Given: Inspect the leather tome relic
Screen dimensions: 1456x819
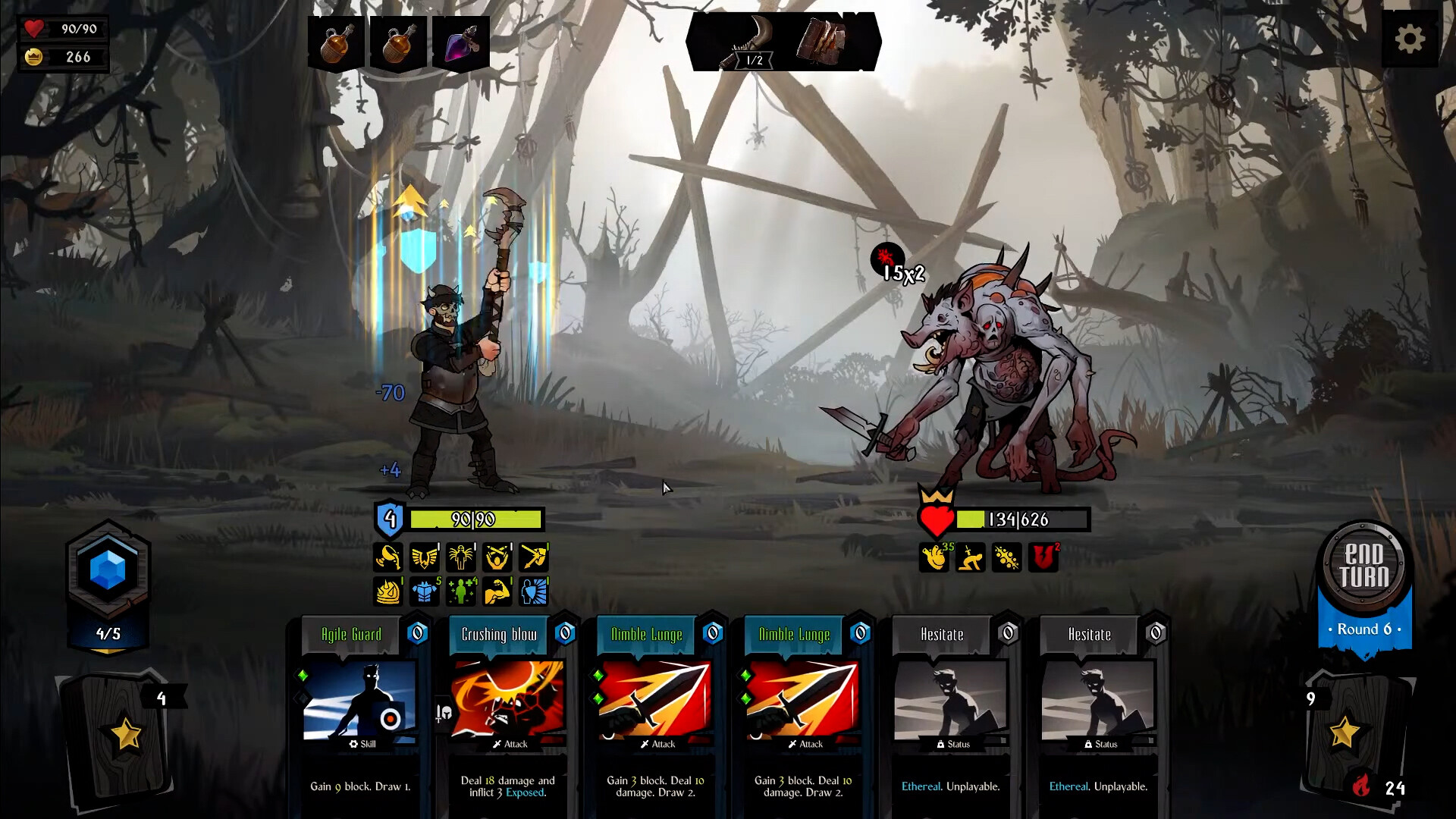Looking at the screenshot, I should [x=821, y=41].
